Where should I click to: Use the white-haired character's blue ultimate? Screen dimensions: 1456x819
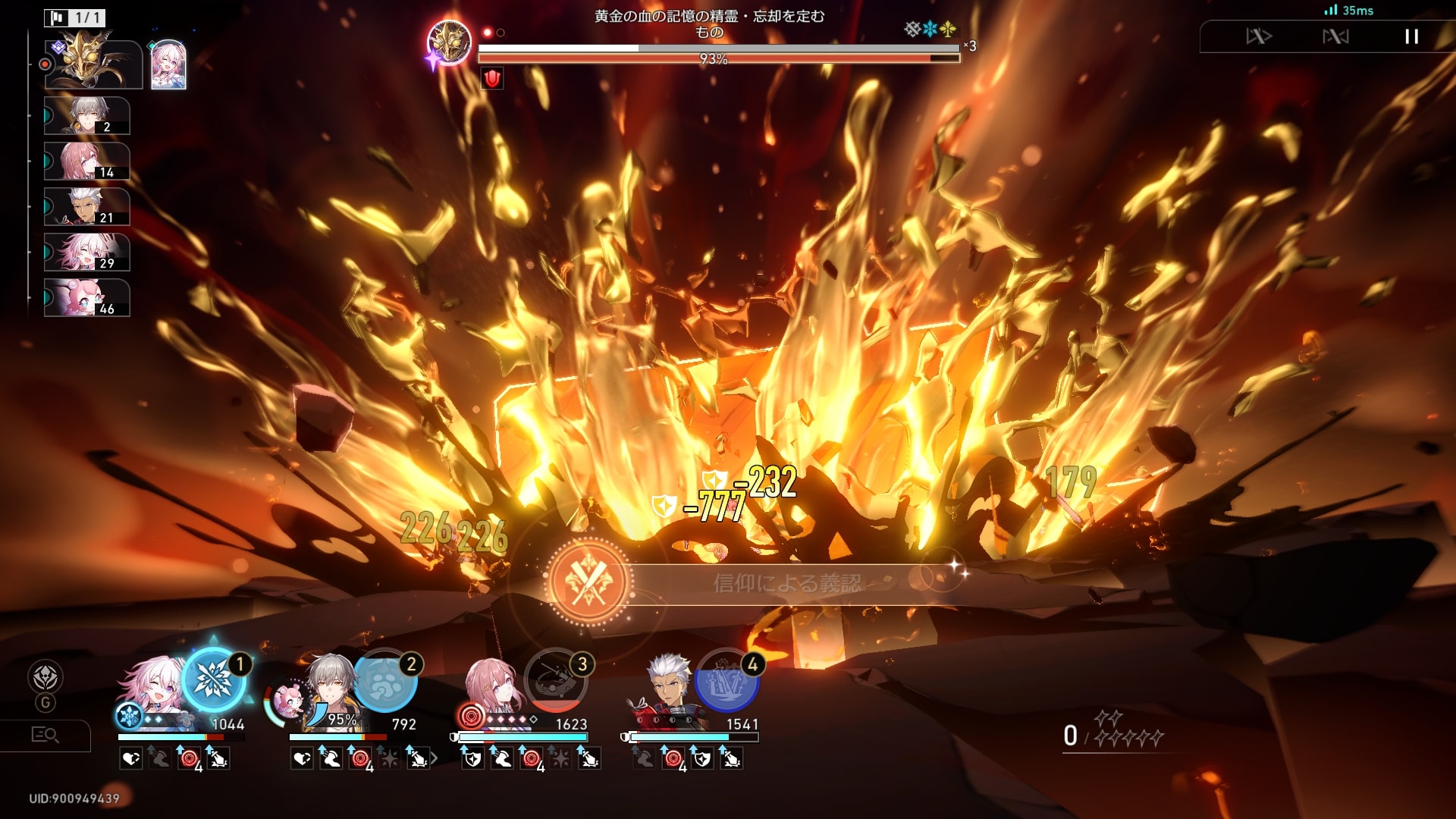pos(726,680)
